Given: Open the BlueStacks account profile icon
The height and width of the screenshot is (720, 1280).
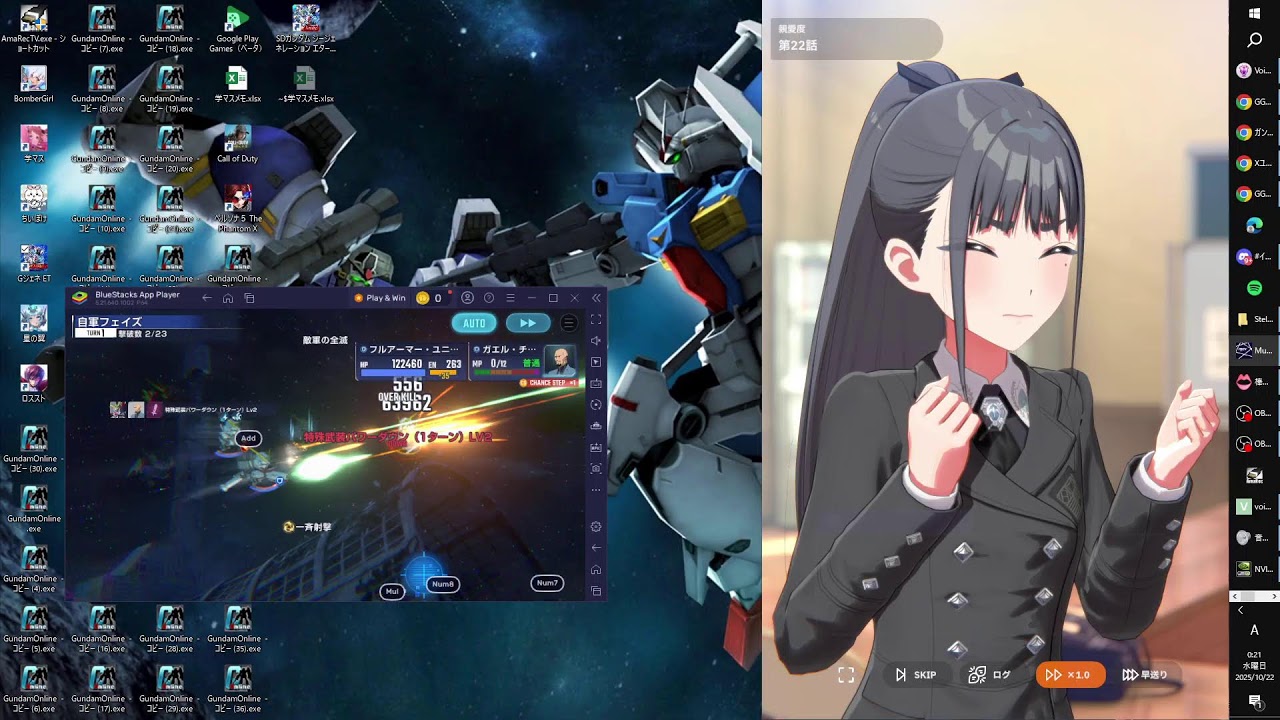Looking at the screenshot, I should [468, 298].
